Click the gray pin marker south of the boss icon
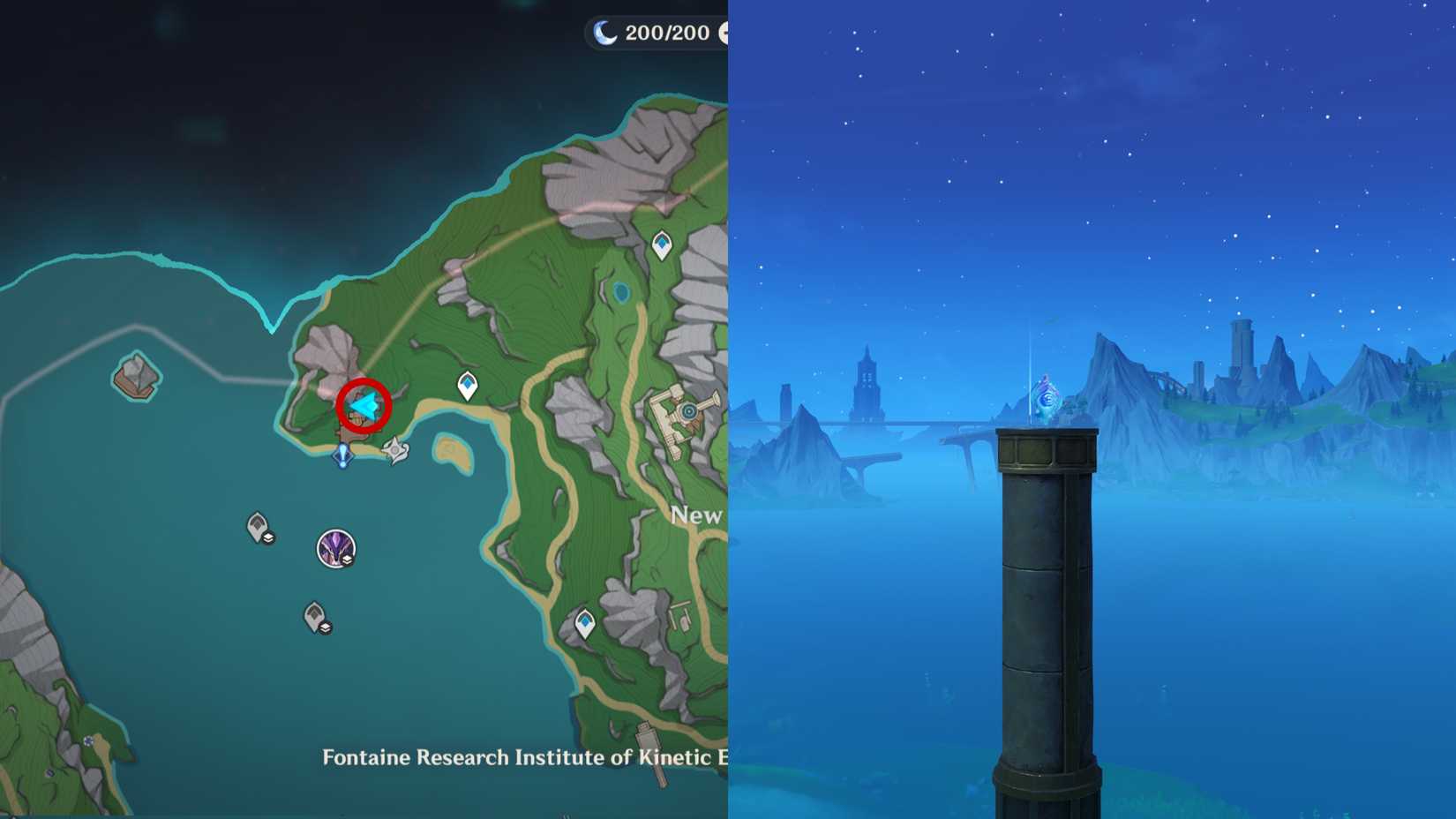Image resolution: width=1456 pixels, height=819 pixels. click(x=316, y=615)
